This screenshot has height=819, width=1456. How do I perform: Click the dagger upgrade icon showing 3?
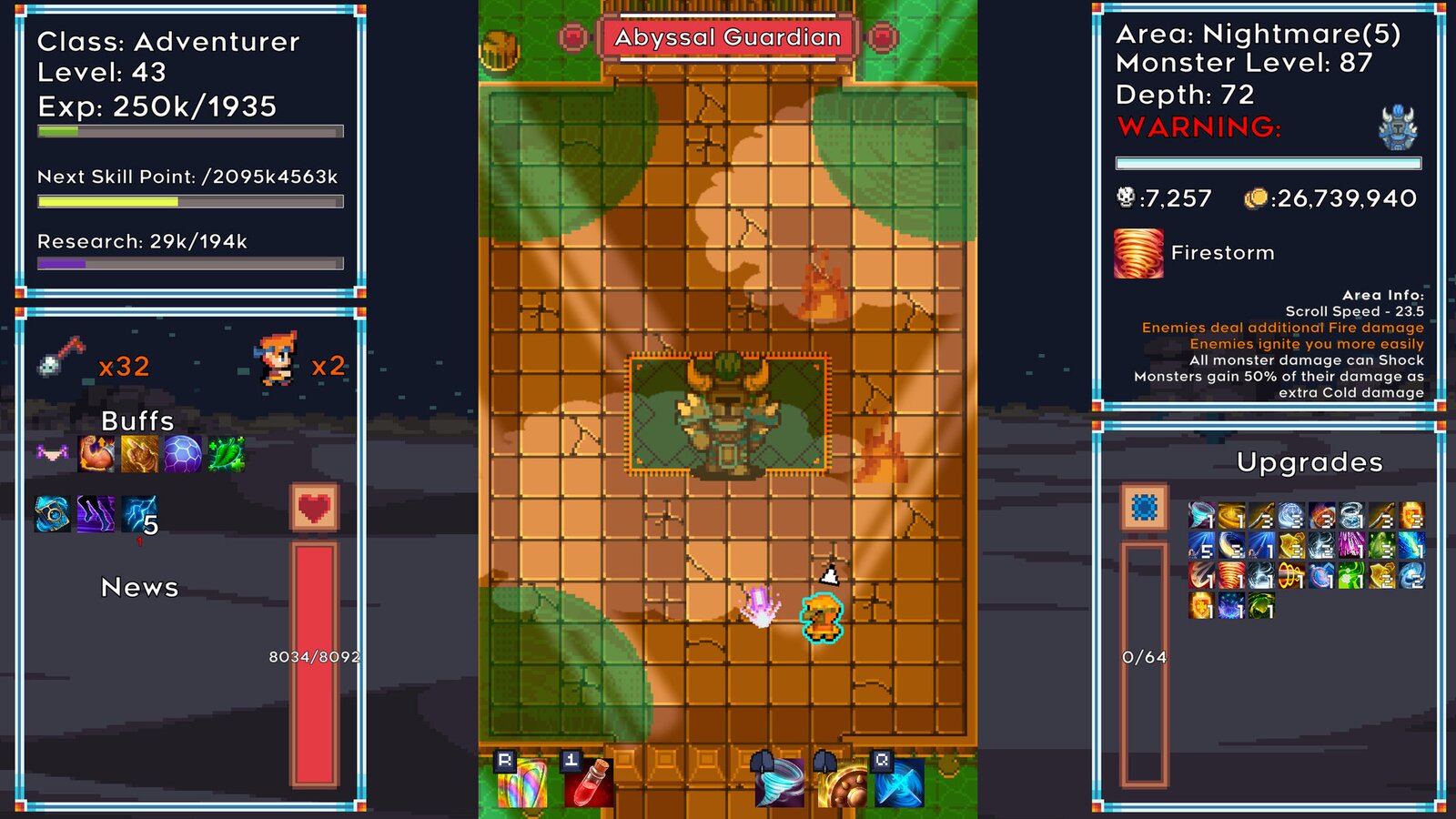[1260, 514]
